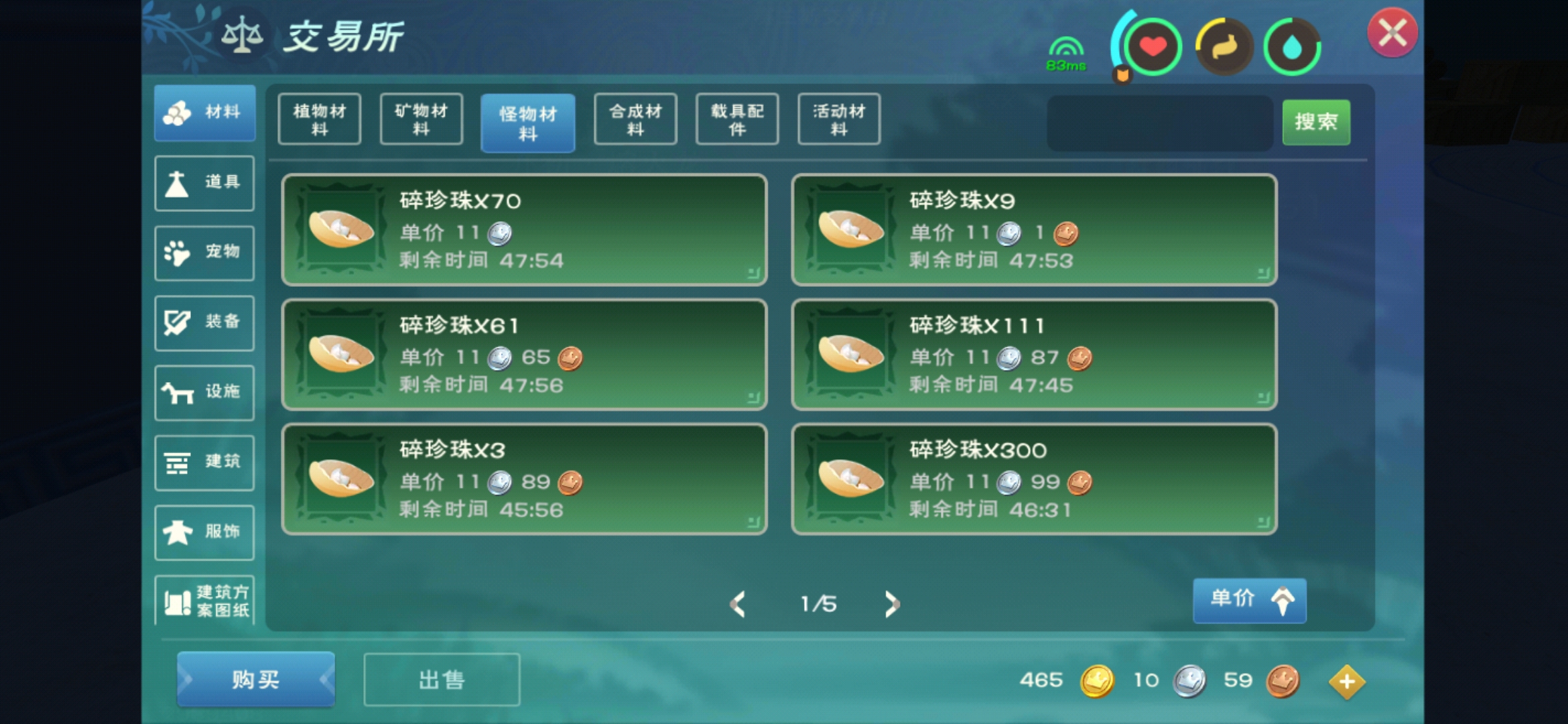Click the yellow plus add-currency button
This screenshot has height=724, width=1568.
click(x=1346, y=682)
